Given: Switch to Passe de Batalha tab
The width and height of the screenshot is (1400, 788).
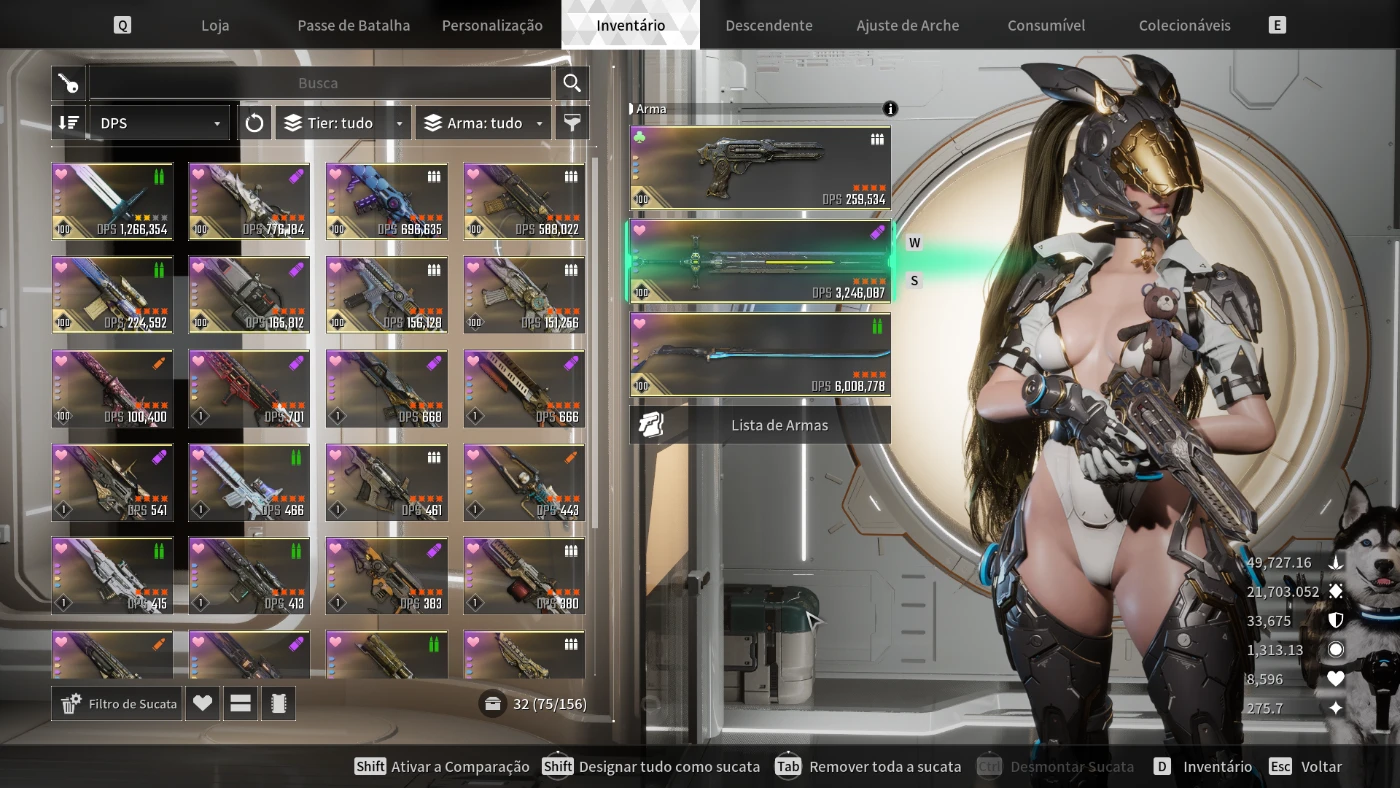Looking at the screenshot, I should pos(353,25).
